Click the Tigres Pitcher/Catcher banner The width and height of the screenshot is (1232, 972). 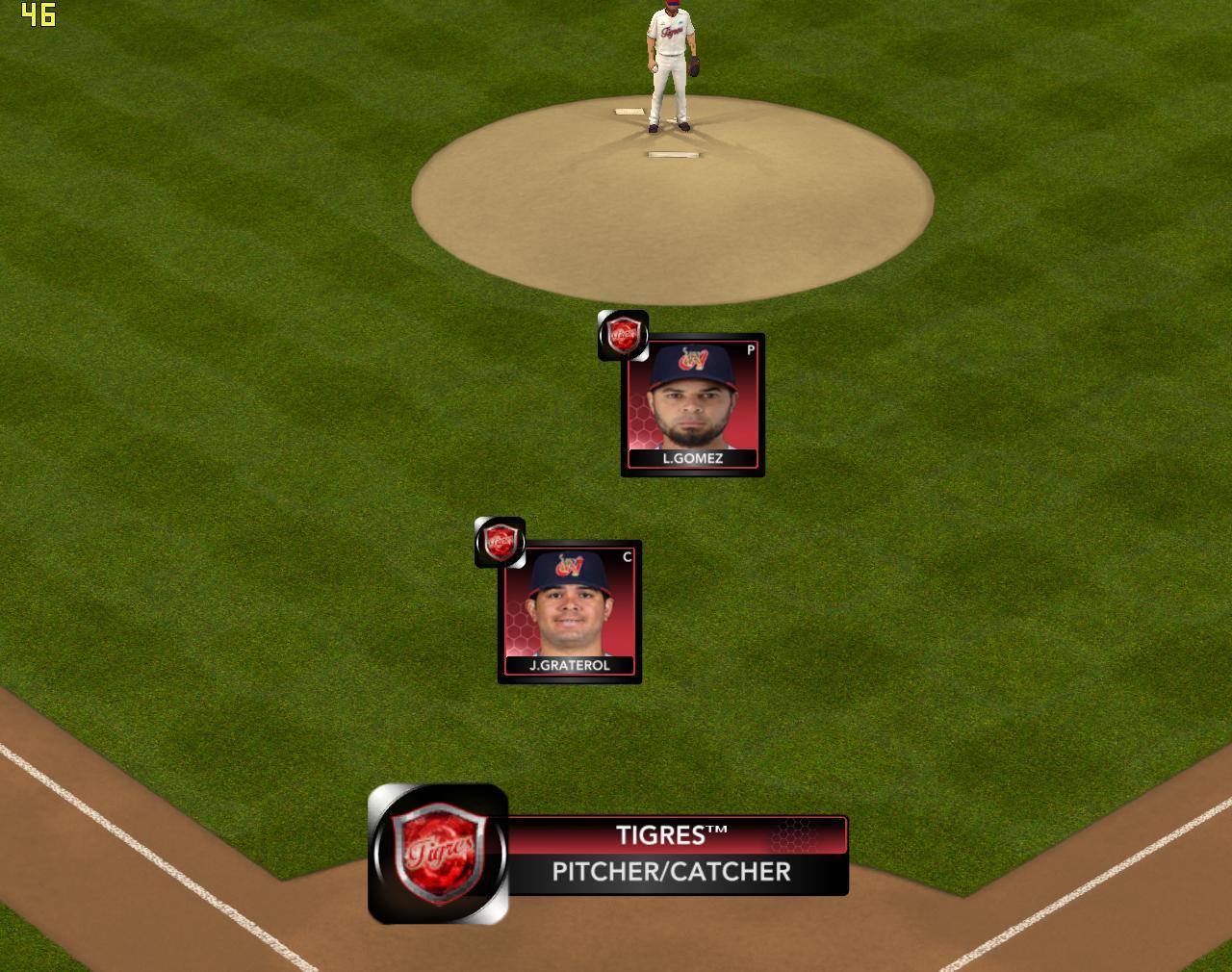point(670,855)
